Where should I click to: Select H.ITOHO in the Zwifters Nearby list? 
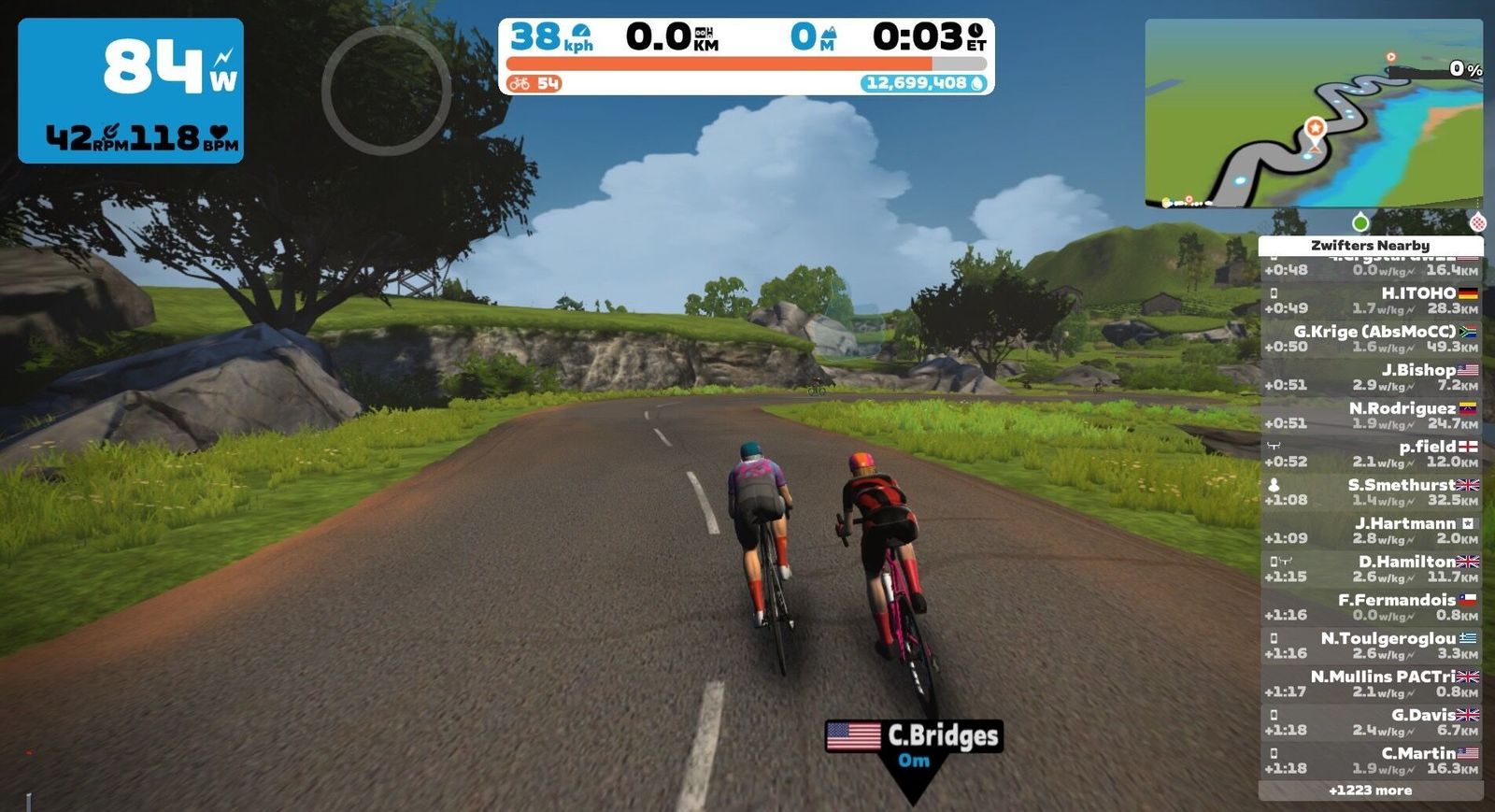click(x=1371, y=300)
